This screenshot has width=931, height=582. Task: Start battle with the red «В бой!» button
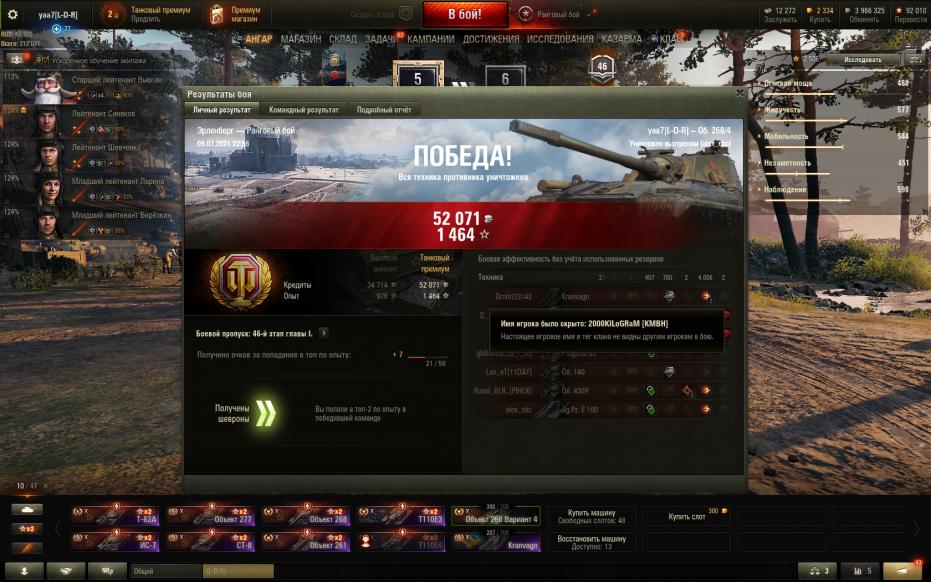click(465, 14)
